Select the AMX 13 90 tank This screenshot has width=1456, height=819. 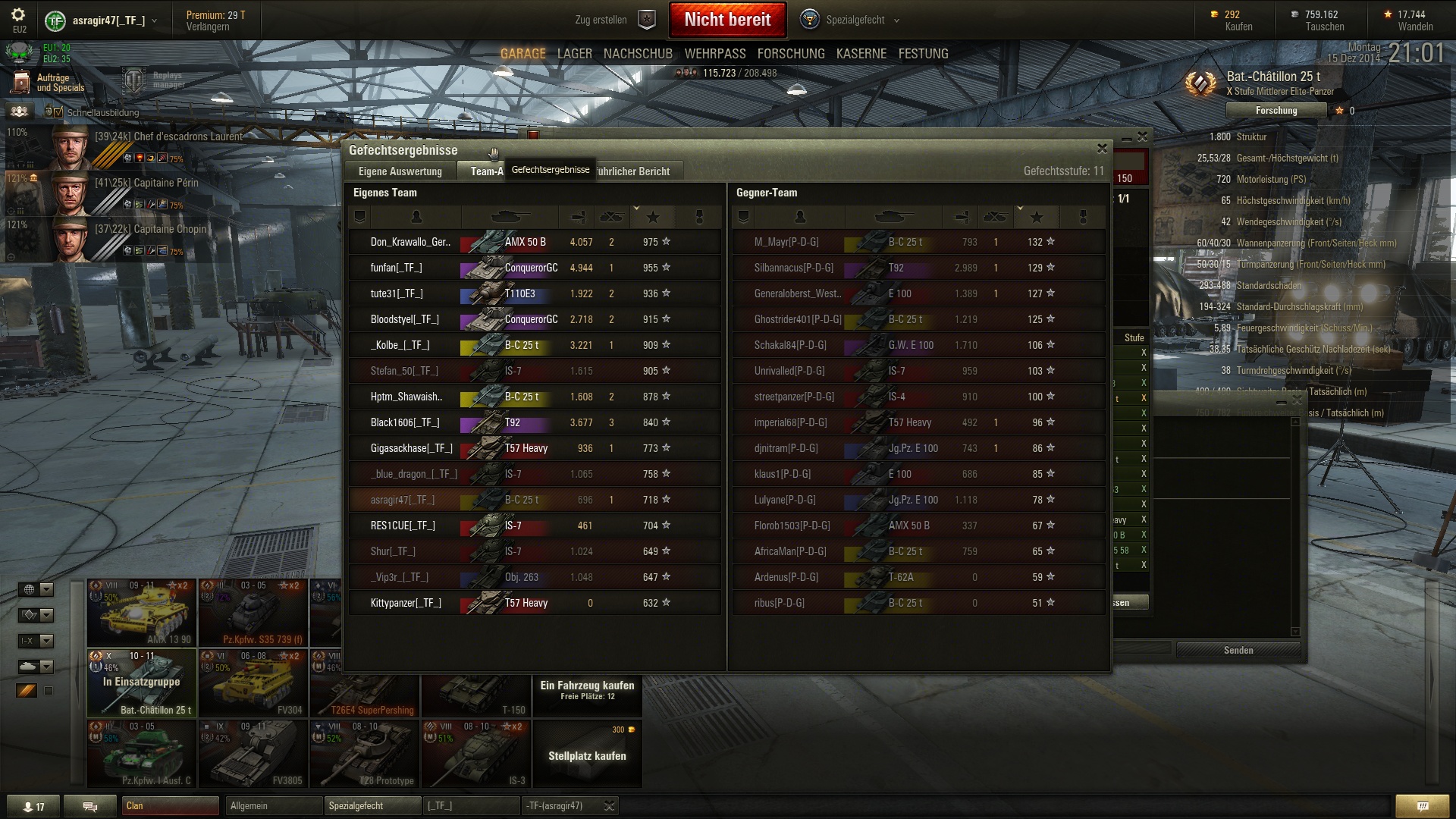(142, 613)
